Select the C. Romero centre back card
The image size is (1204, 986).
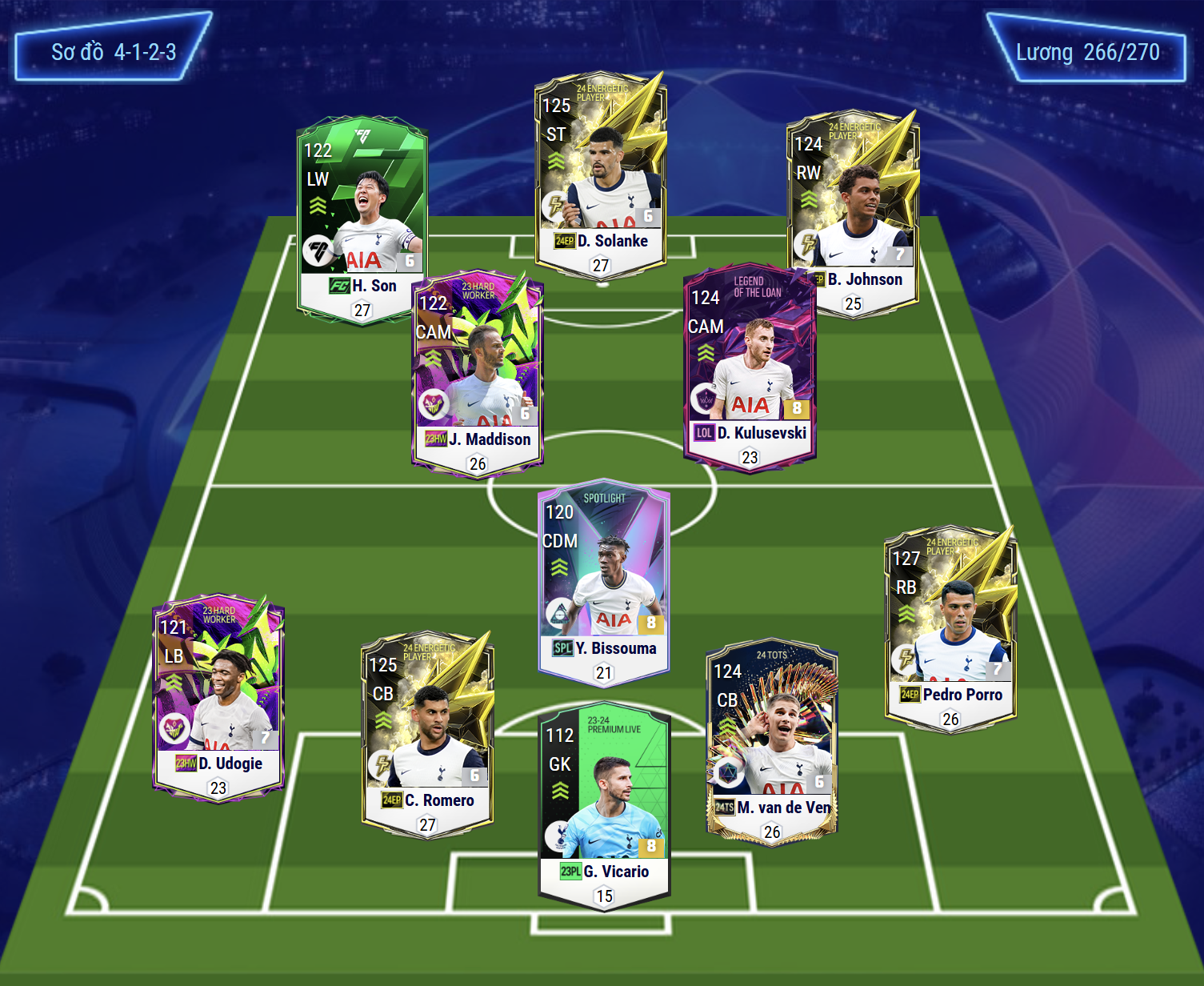[428, 732]
